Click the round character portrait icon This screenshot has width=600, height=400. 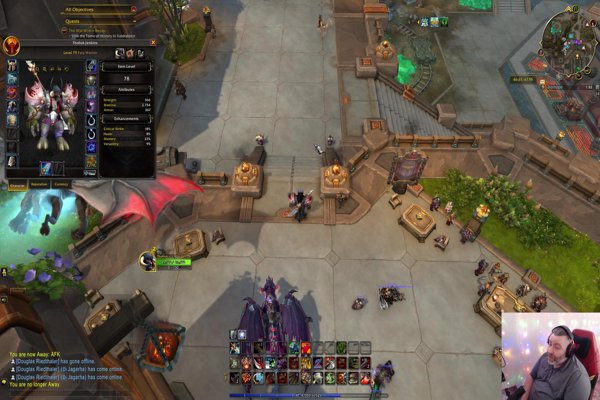pos(13,45)
